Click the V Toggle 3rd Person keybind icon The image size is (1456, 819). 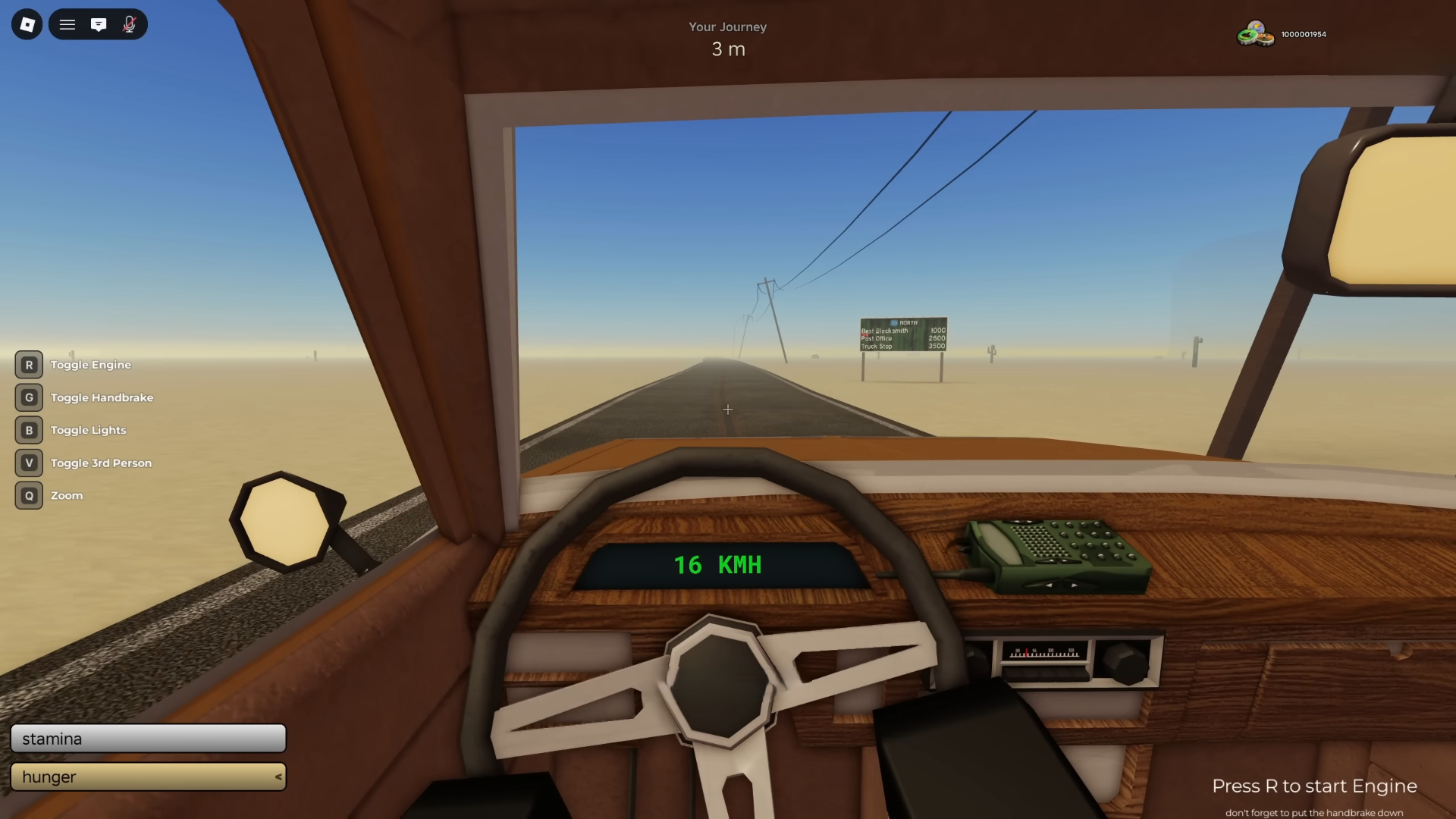(x=29, y=463)
